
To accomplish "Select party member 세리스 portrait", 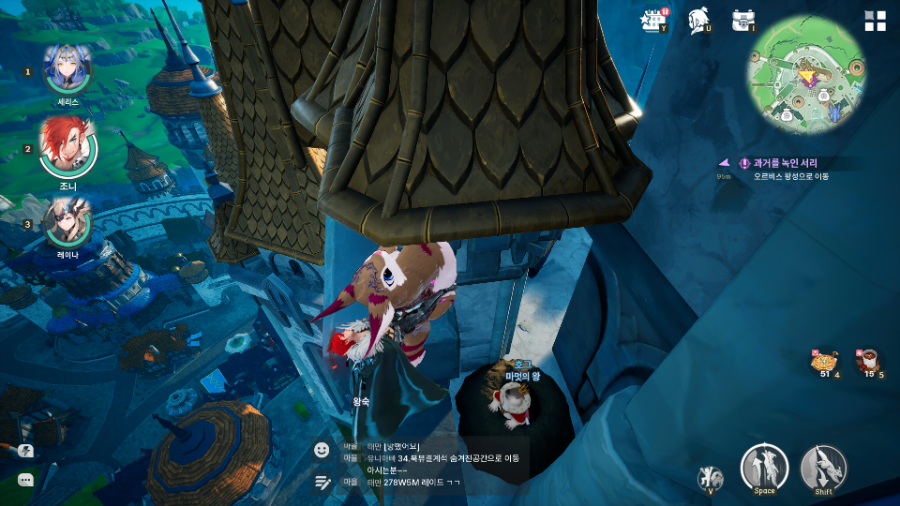I will coord(68,68).
